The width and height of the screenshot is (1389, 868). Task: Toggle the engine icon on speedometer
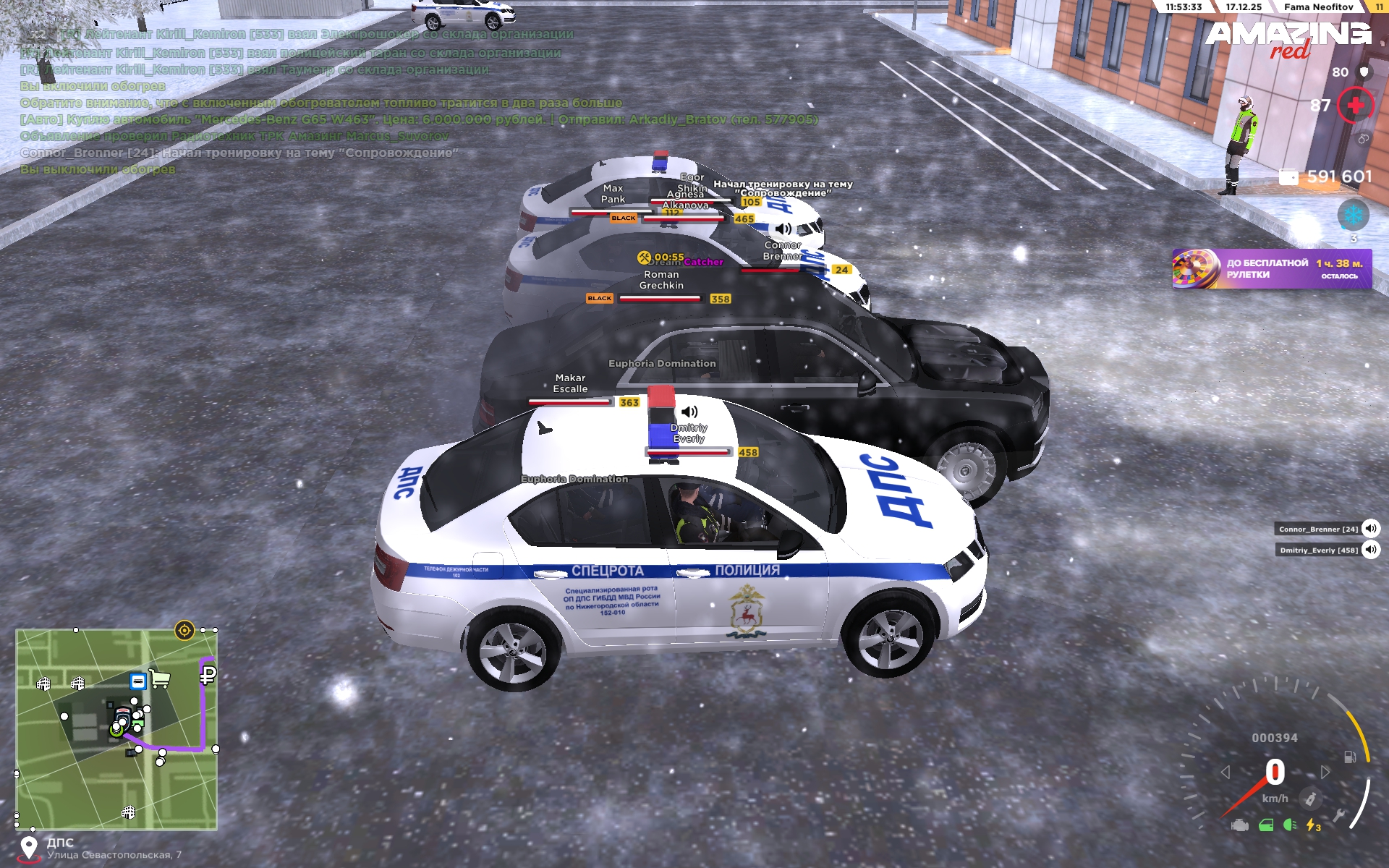click(x=1240, y=825)
